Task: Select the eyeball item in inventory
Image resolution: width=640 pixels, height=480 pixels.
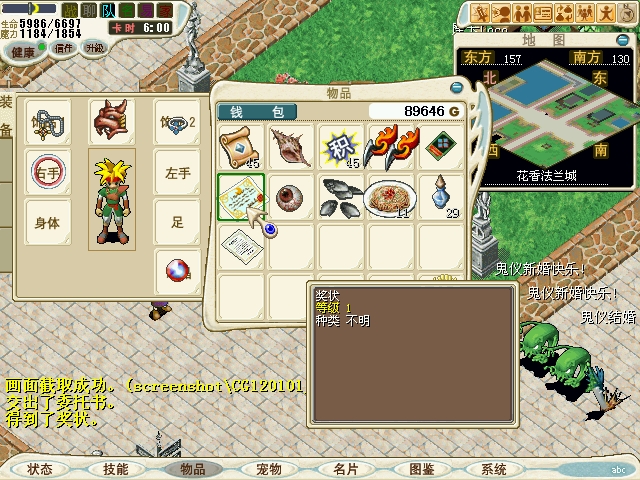Action: 291,195
